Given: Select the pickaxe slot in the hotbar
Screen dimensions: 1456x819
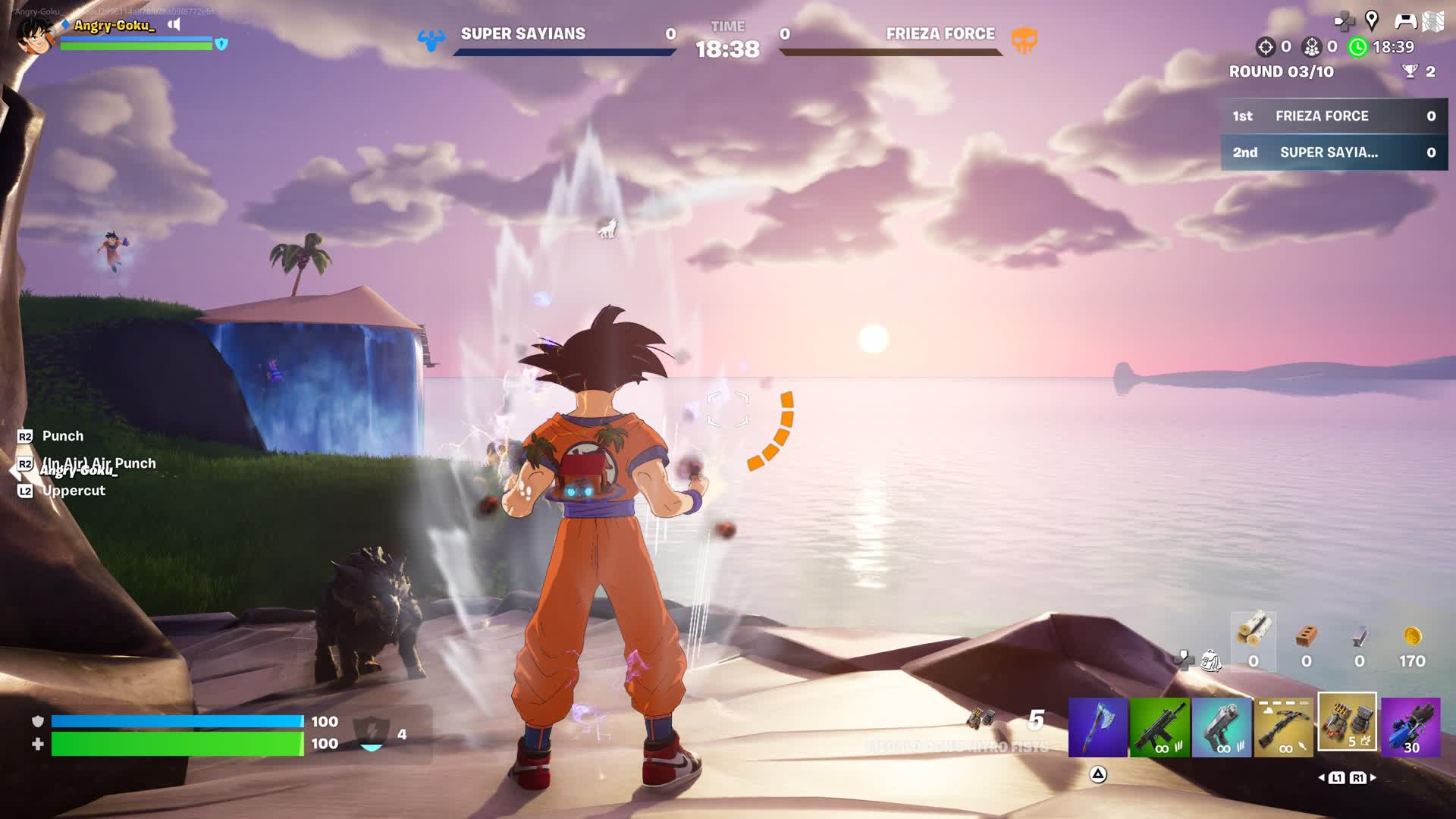Looking at the screenshot, I should click(1097, 728).
